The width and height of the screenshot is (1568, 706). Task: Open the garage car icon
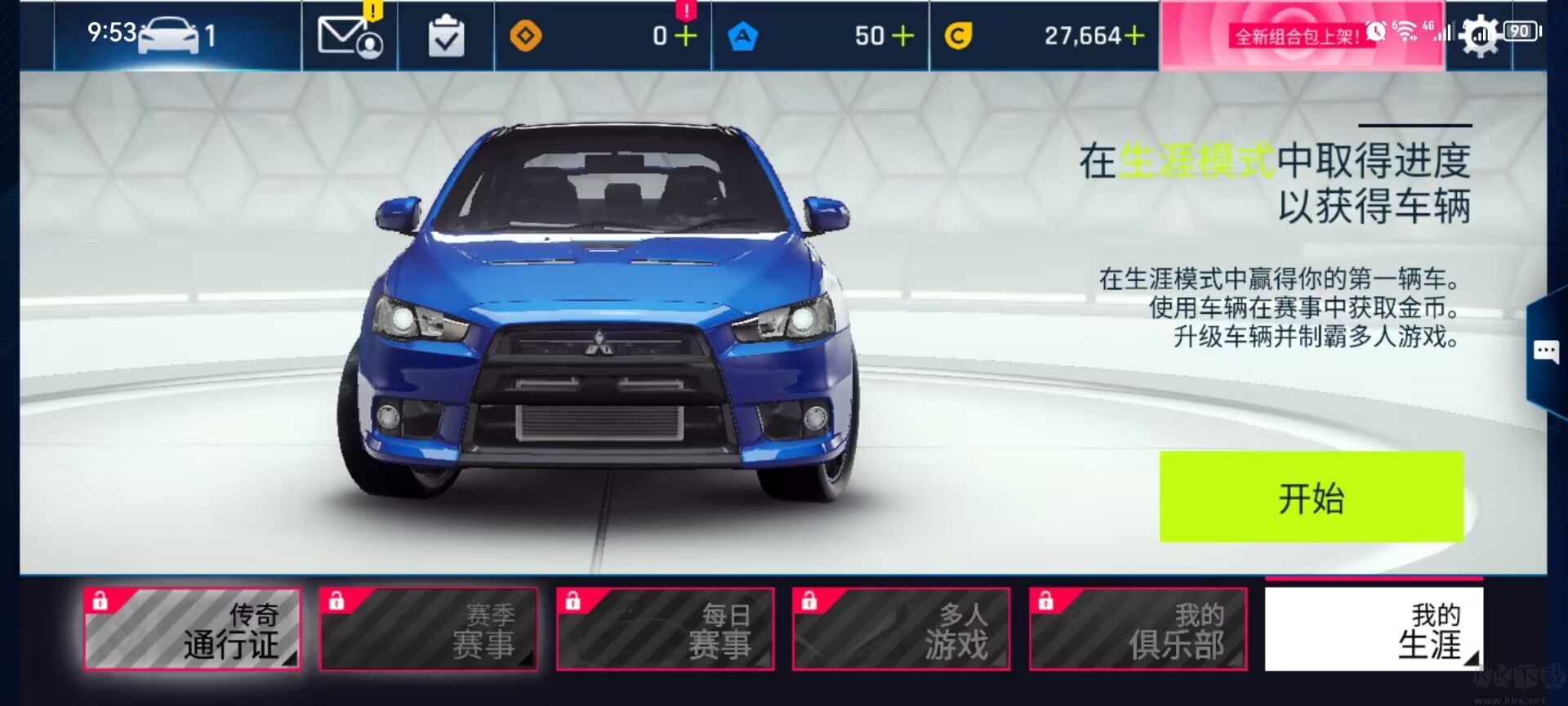169,36
